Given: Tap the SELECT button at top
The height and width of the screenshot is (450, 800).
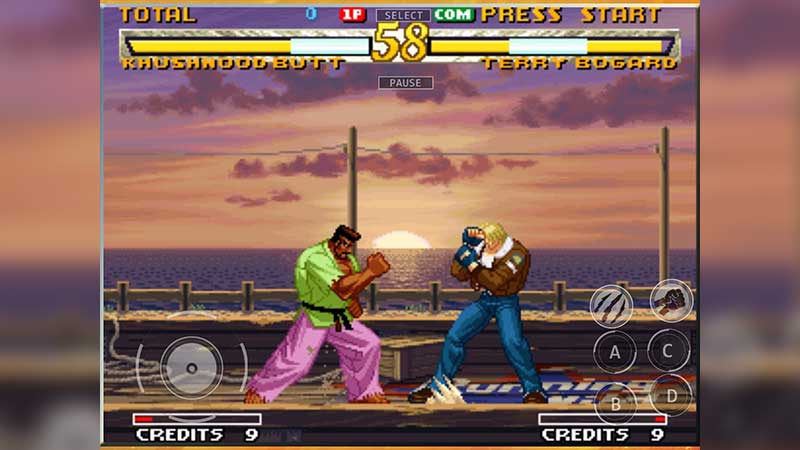Looking at the screenshot, I should tap(403, 16).
